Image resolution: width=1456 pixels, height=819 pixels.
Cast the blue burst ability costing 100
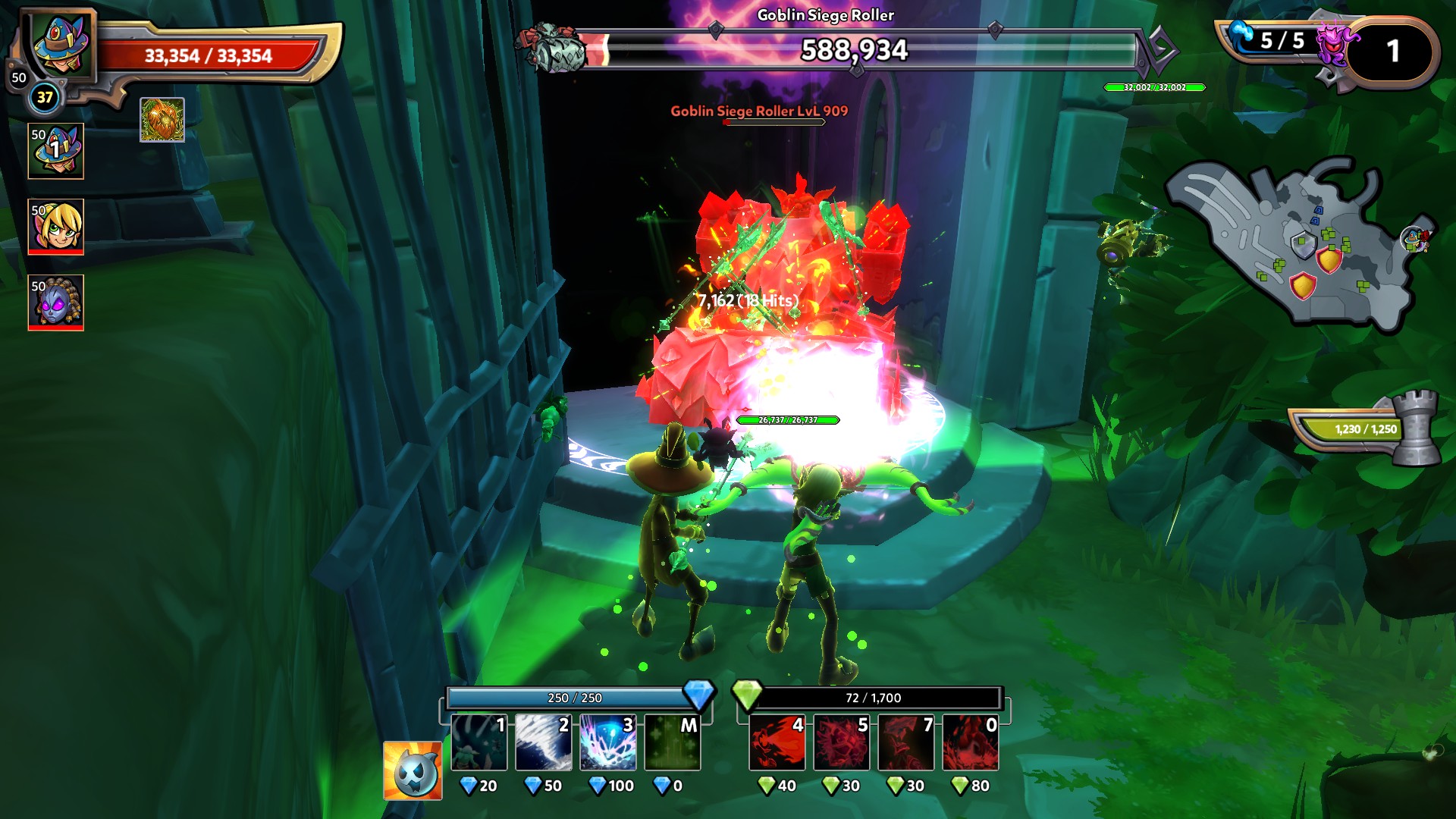(x=607, y=742)
